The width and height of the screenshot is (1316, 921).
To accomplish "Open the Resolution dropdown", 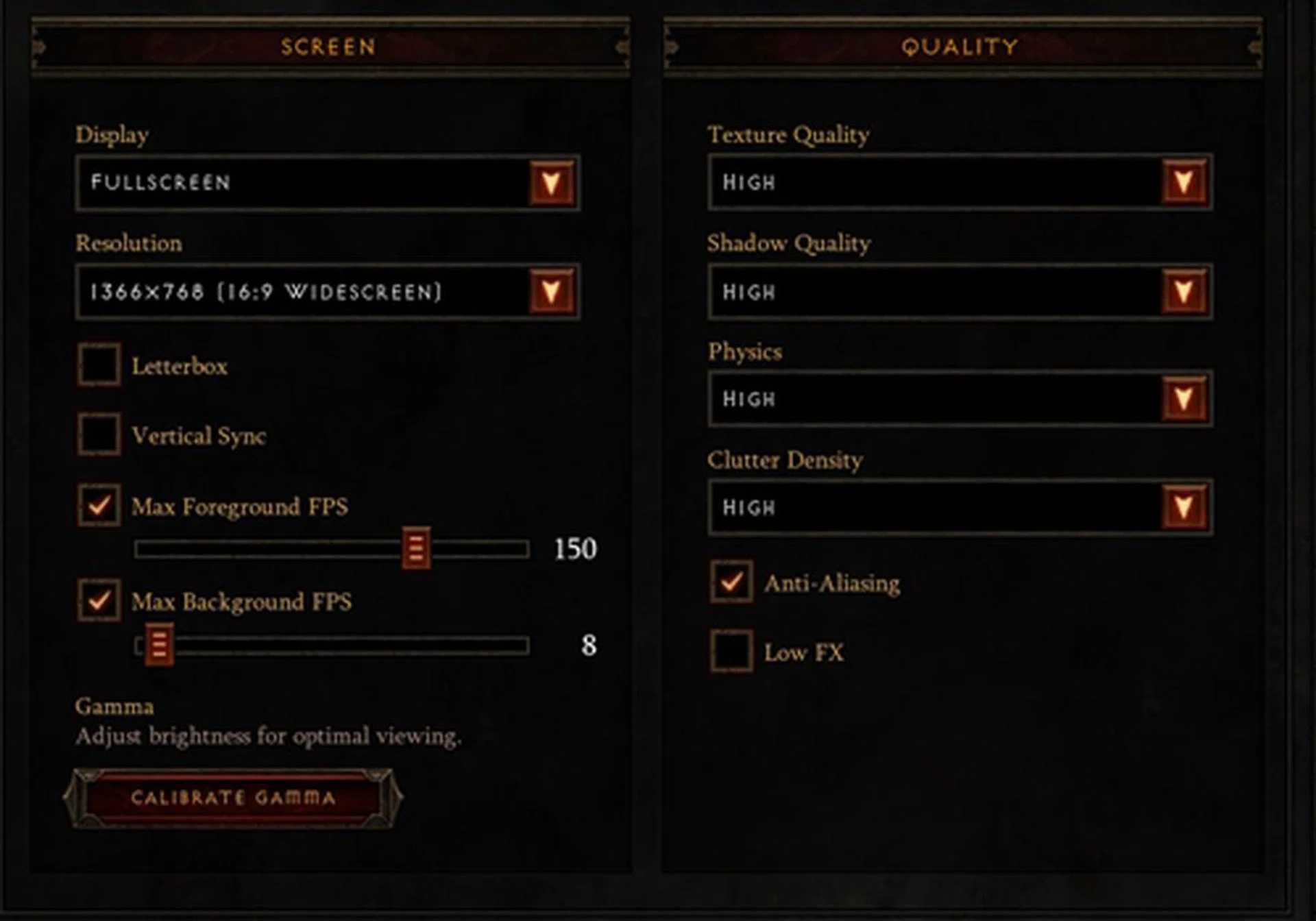I will tap(552, 292).
